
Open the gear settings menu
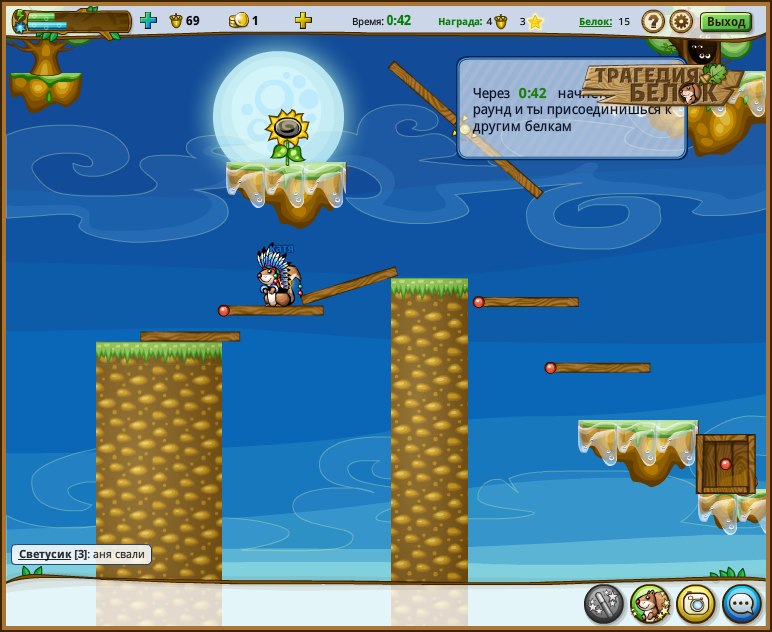click(681, 21)
